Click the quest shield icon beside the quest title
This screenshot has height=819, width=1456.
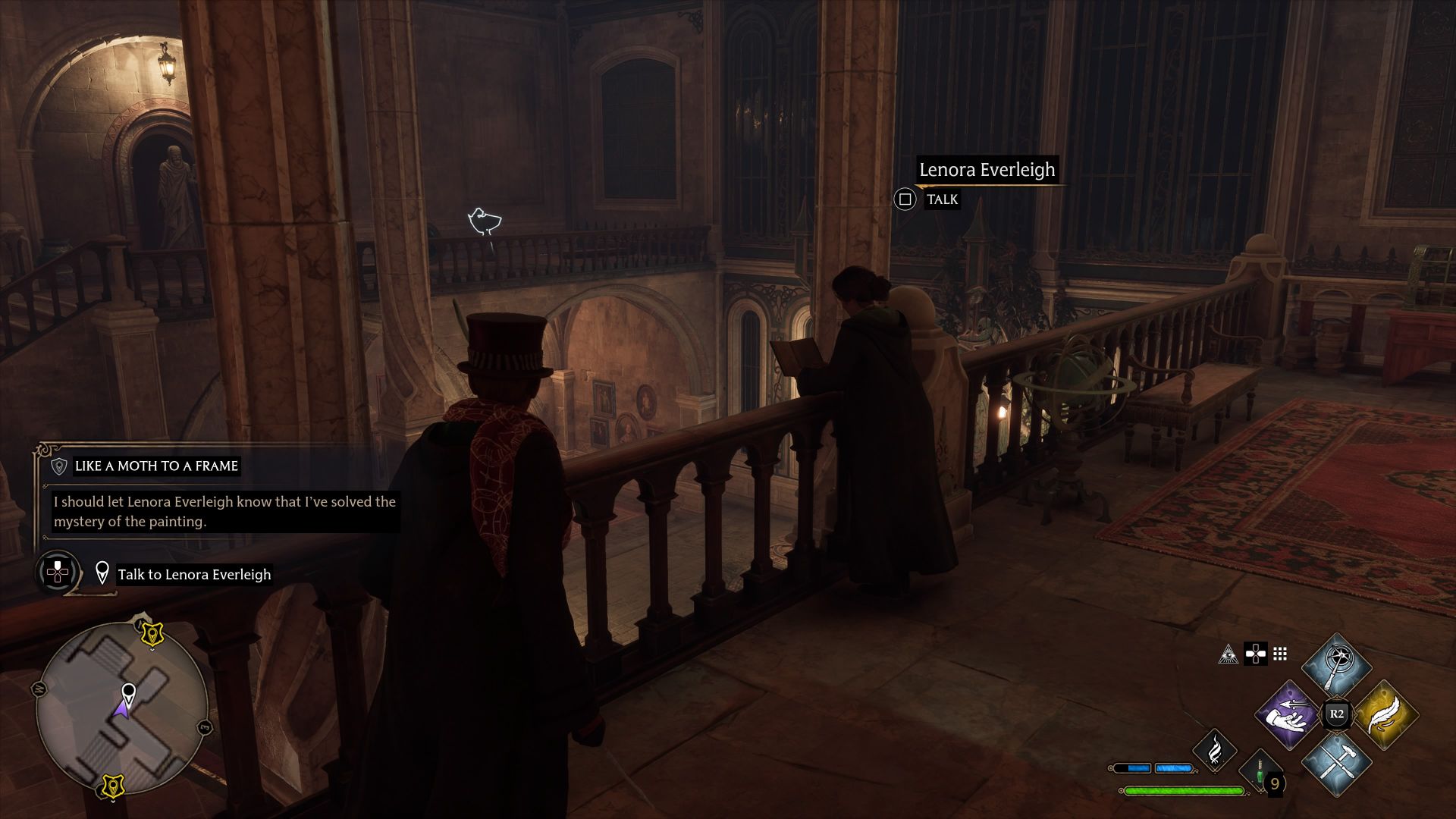click(x=58, y=466)
